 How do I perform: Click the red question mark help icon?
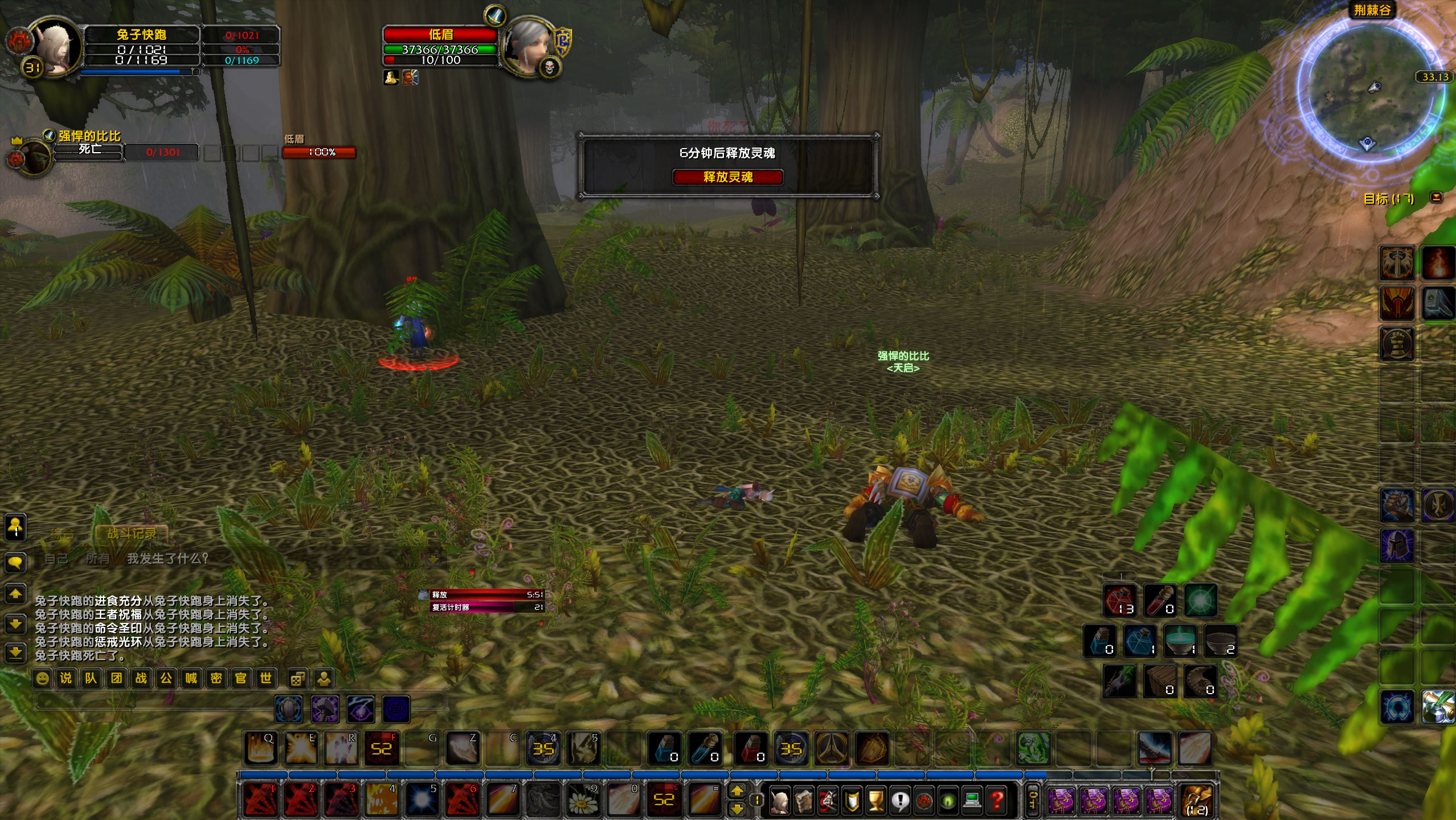pyautogui.click(x=997, y=802)
